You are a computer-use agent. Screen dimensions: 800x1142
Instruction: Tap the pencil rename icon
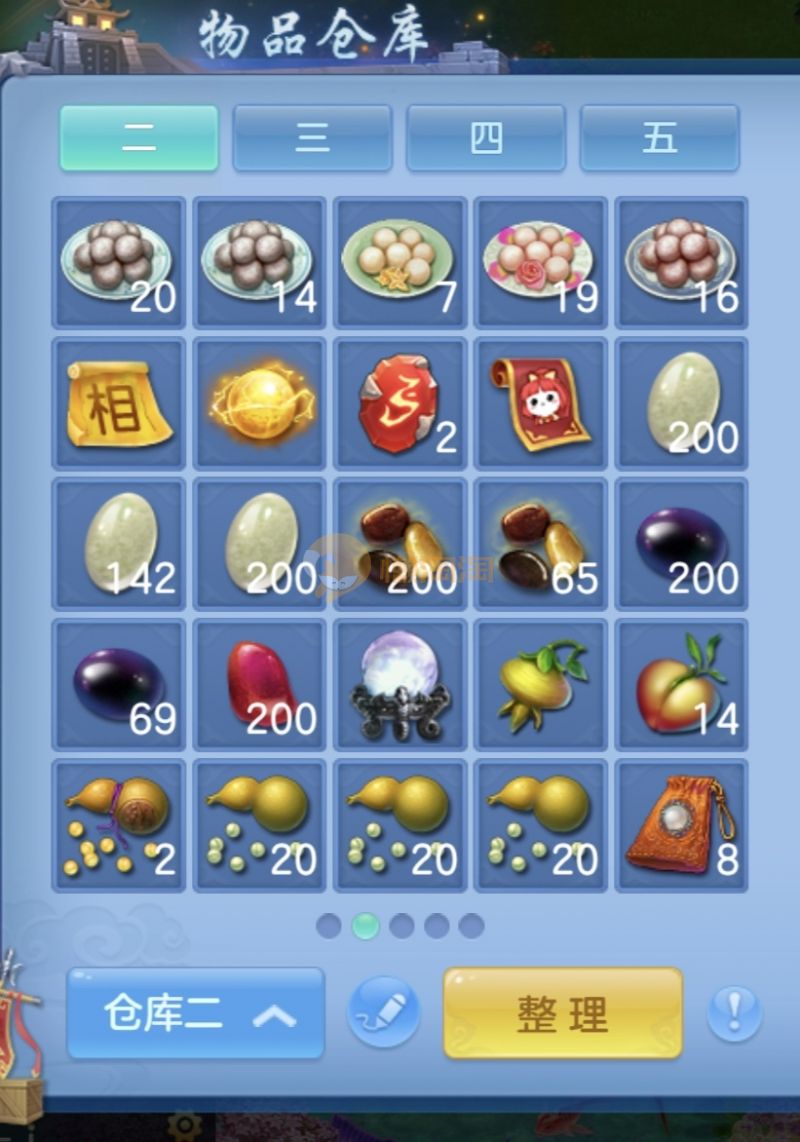tap(383, 1012)
